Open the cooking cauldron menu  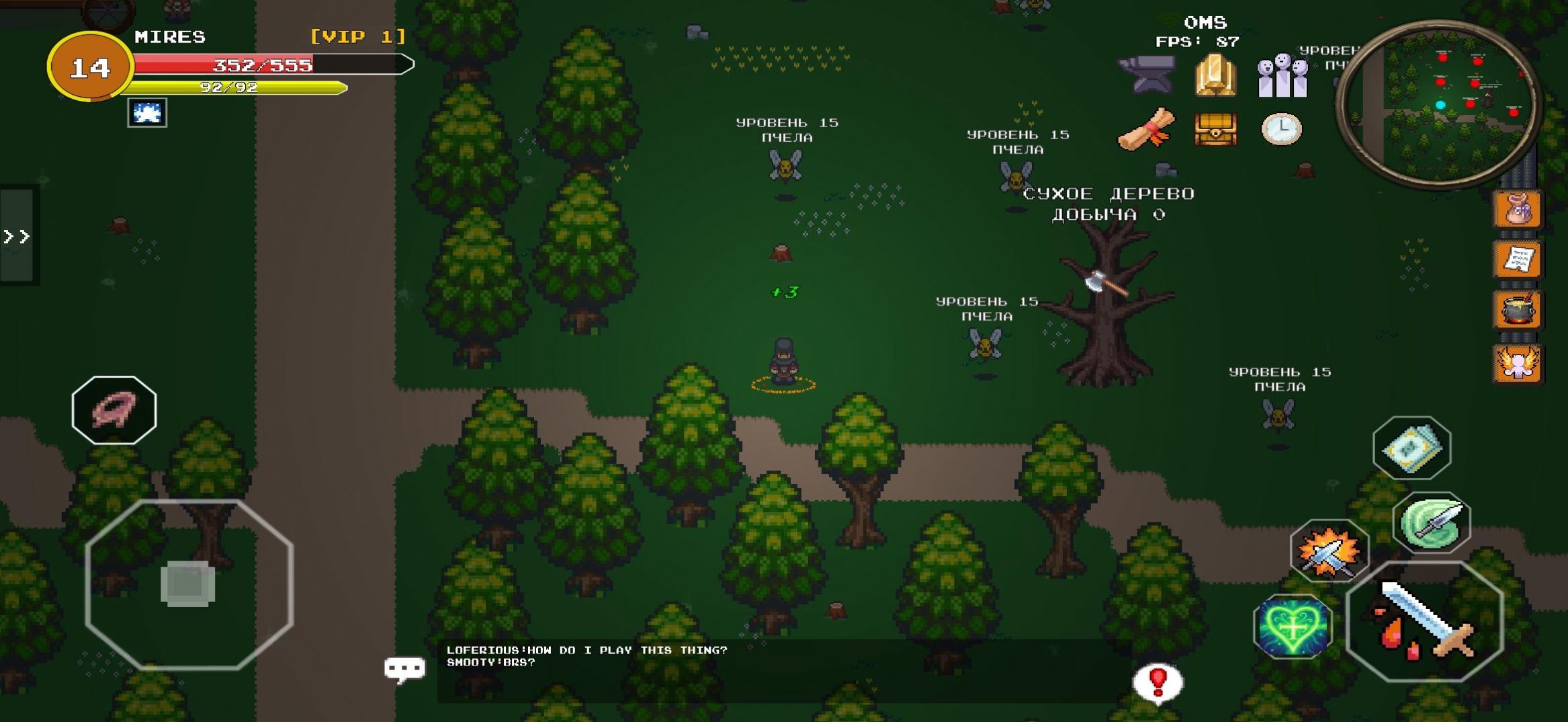pos(1518,311)
